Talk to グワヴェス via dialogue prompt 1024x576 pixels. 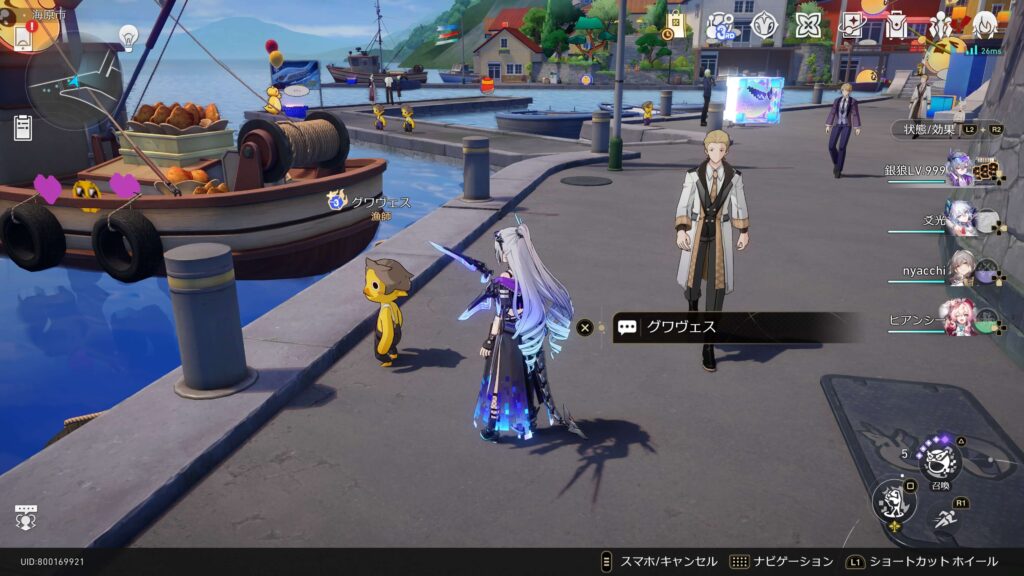point(735,327)
